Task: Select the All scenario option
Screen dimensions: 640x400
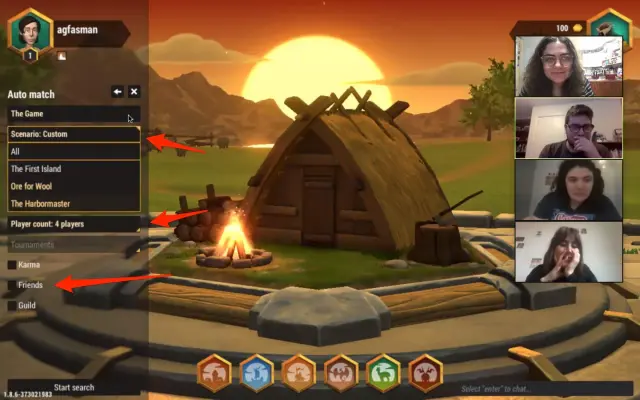Action: pos(73,152)
